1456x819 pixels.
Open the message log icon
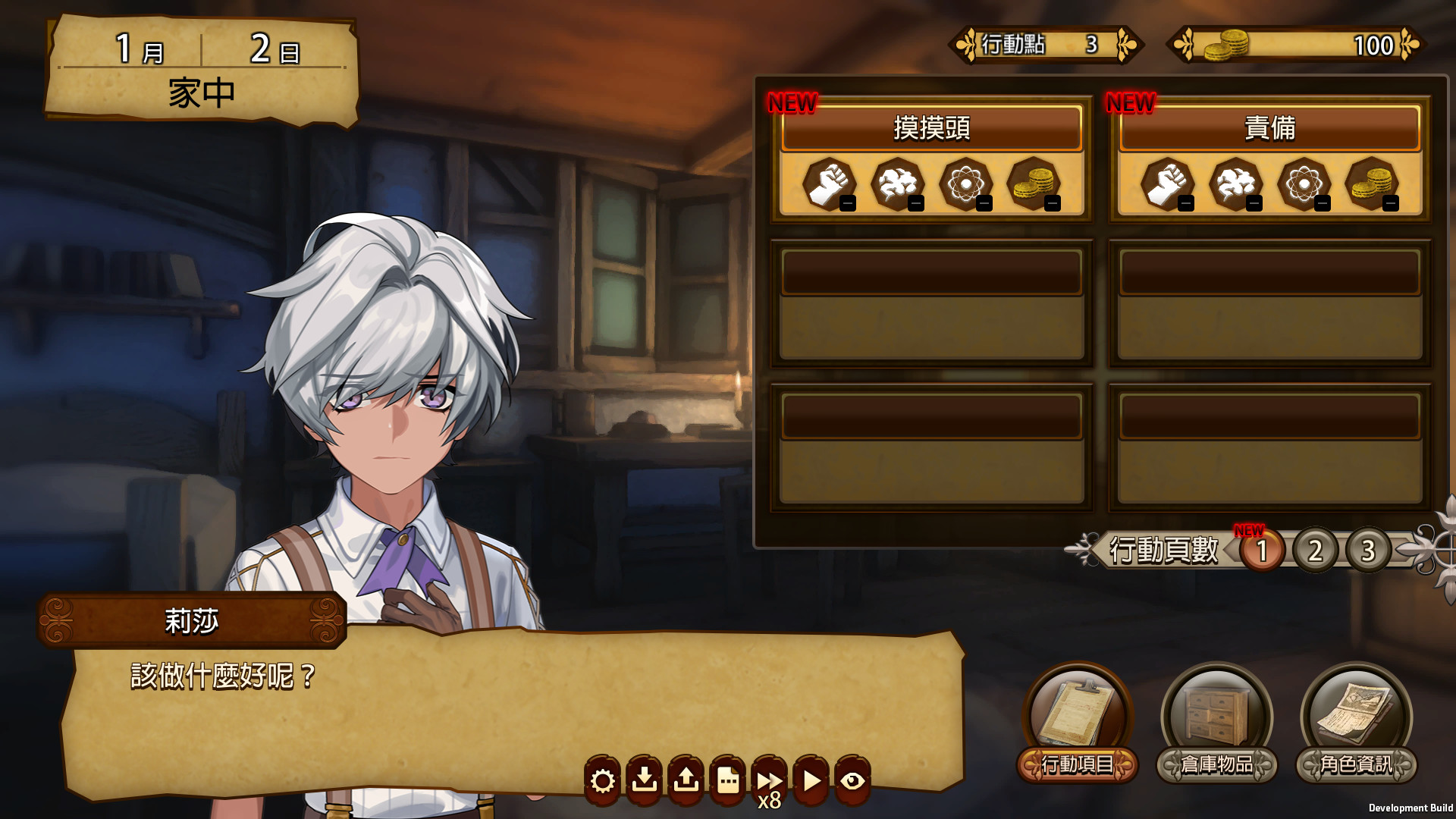coord(727,779)
